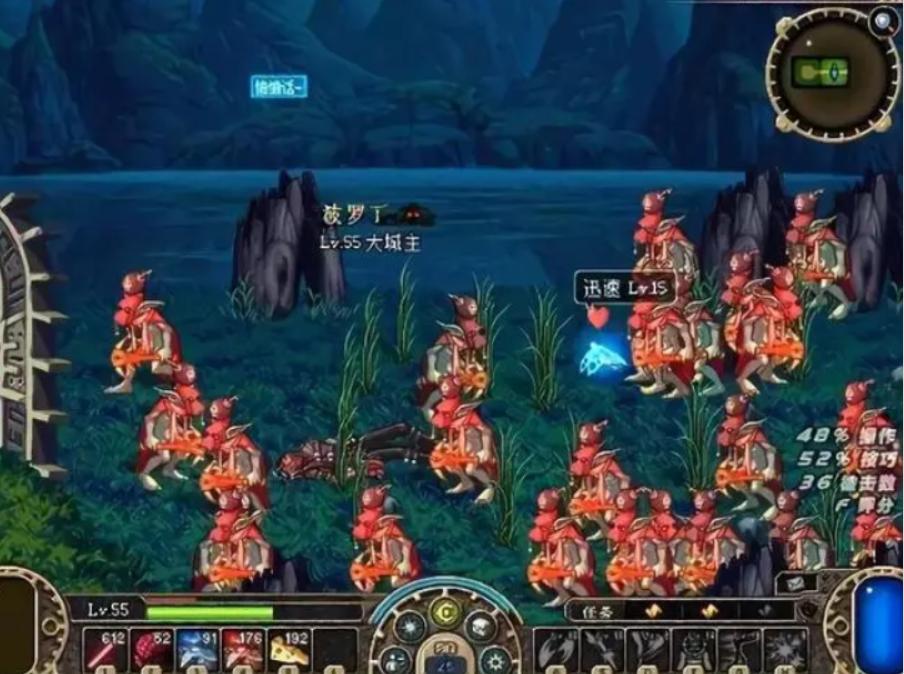Use the cheese item with count 192
The image size is (904, 674).
click(290, 652)
